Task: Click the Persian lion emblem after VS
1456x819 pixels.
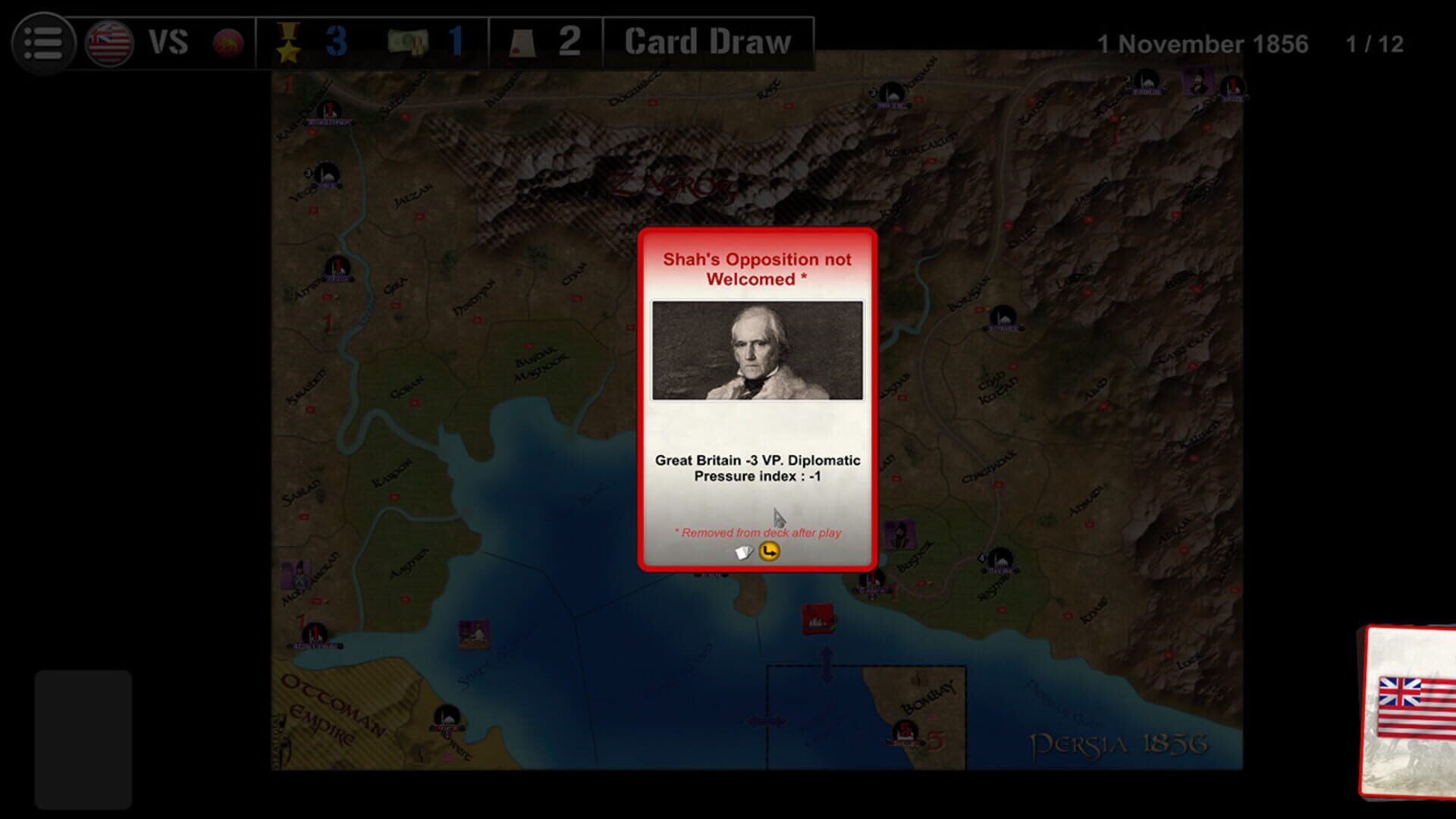Action: coord(227,42)
